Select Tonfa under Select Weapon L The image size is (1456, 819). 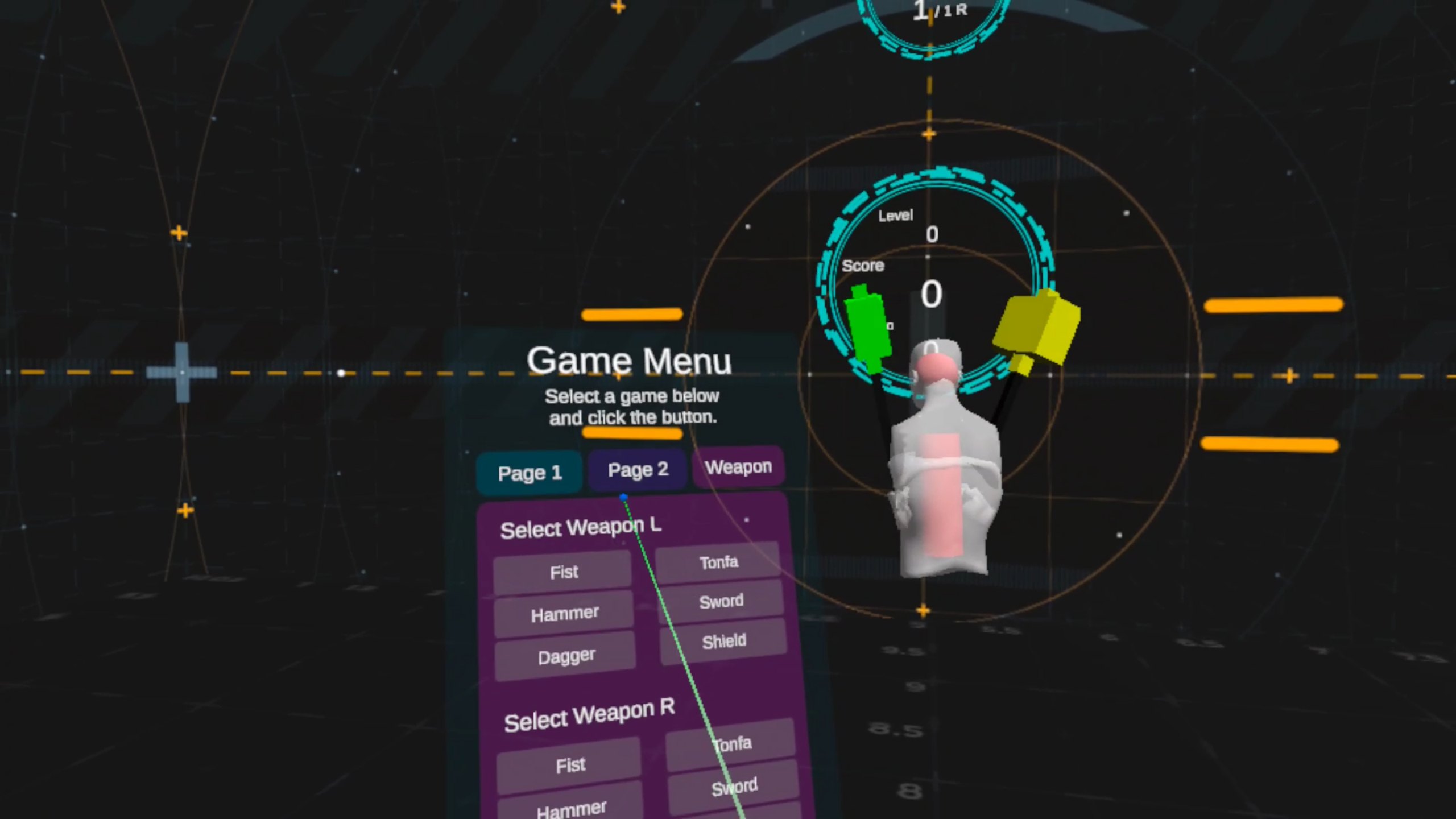coord(718,562)
